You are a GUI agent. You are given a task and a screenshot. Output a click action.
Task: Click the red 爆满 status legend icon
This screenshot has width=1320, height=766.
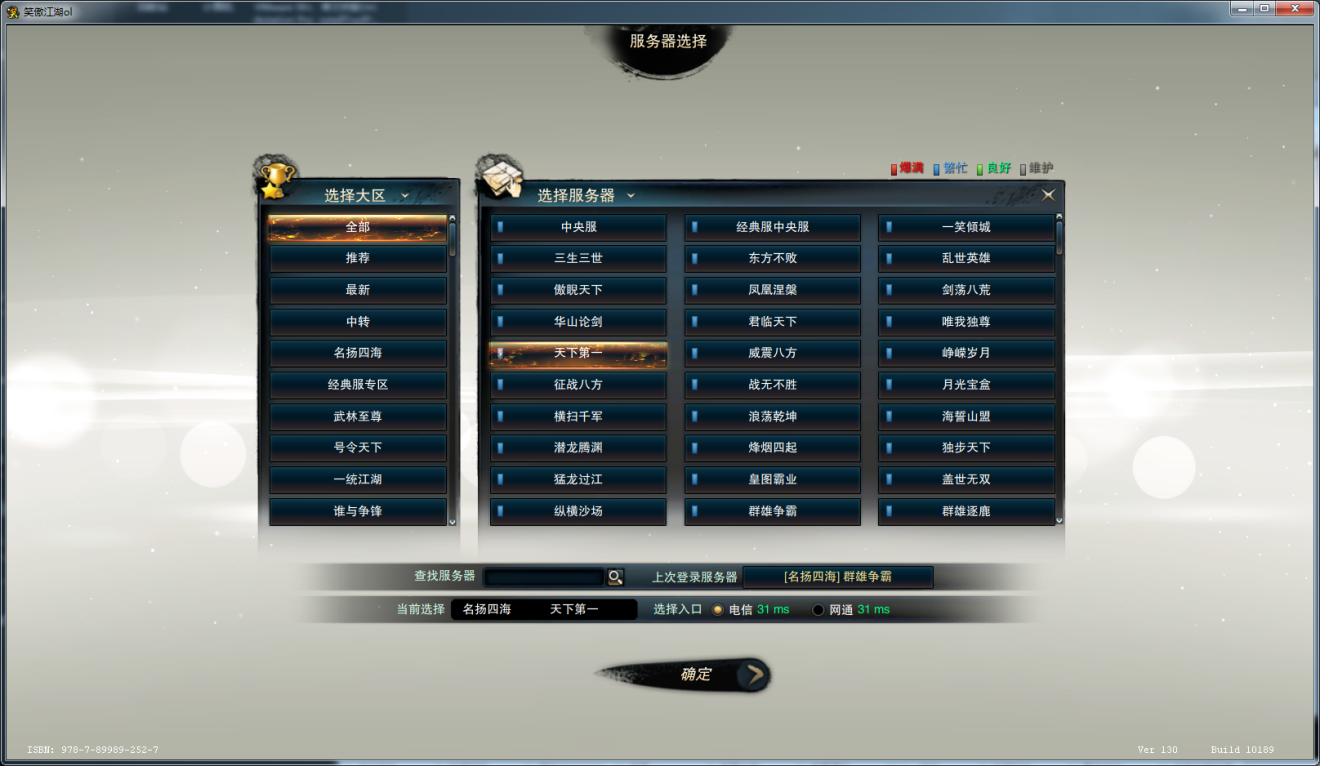point(893,168)
